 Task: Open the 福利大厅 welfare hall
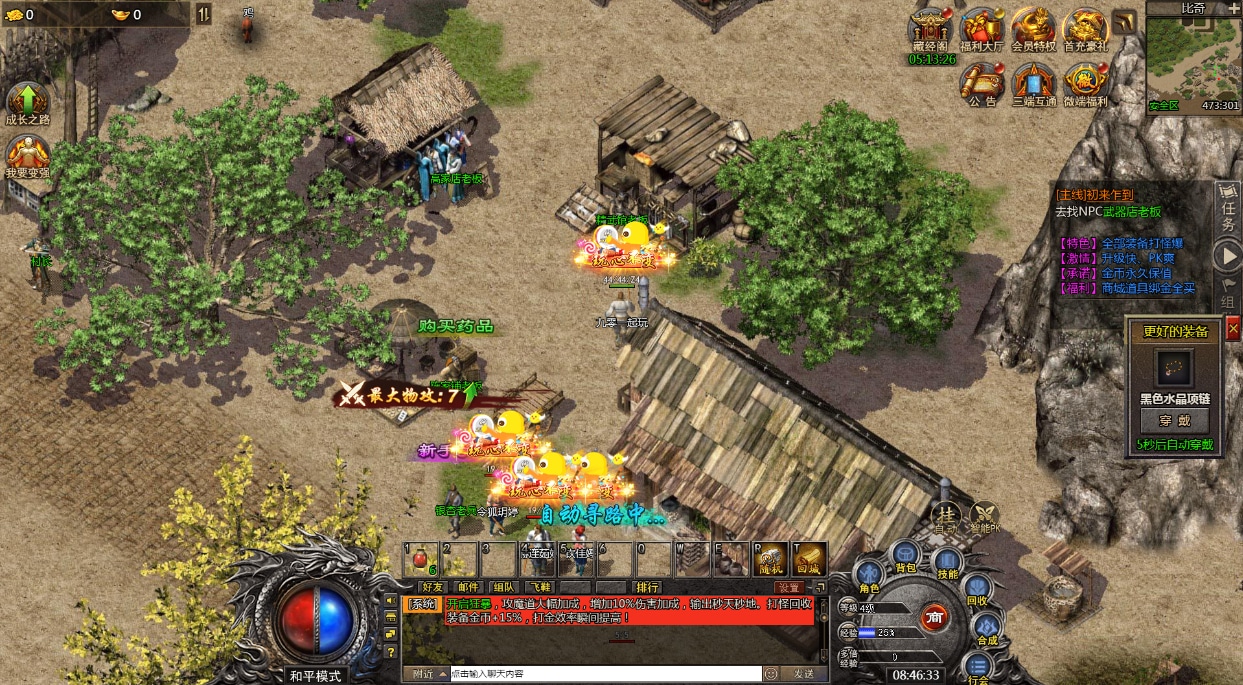tap(981, 28)
